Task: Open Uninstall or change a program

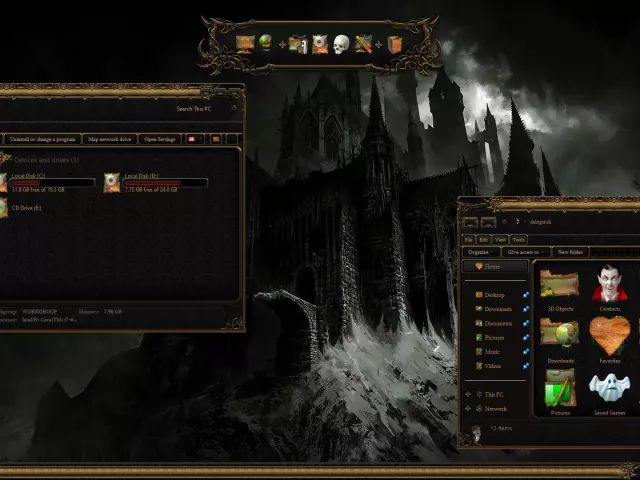Action: pyautogui.click(x=42, y=139)
